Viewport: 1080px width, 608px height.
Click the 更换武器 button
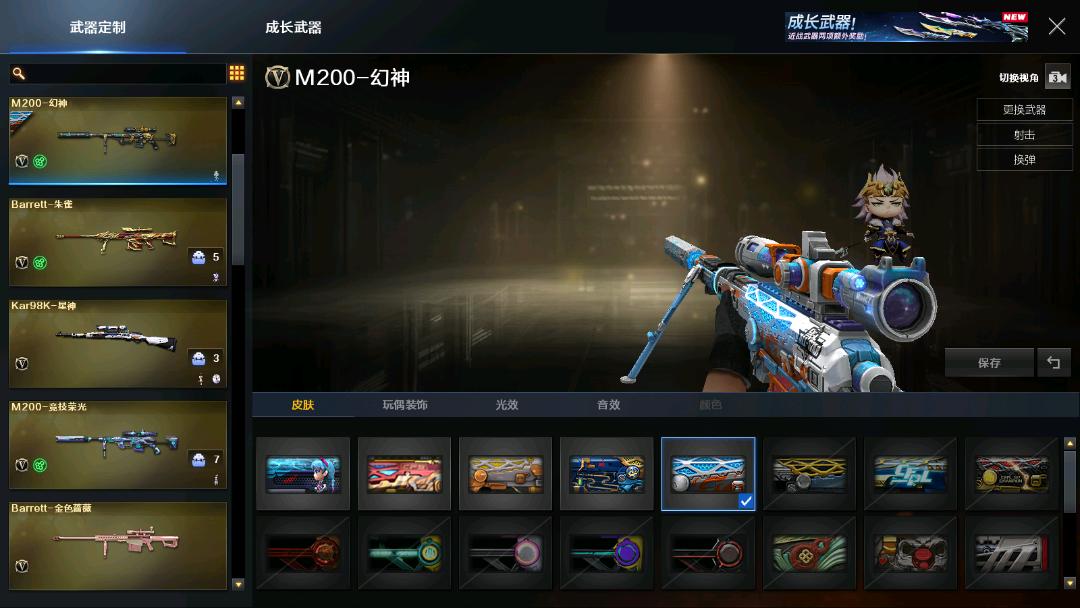coord(1024,109)
